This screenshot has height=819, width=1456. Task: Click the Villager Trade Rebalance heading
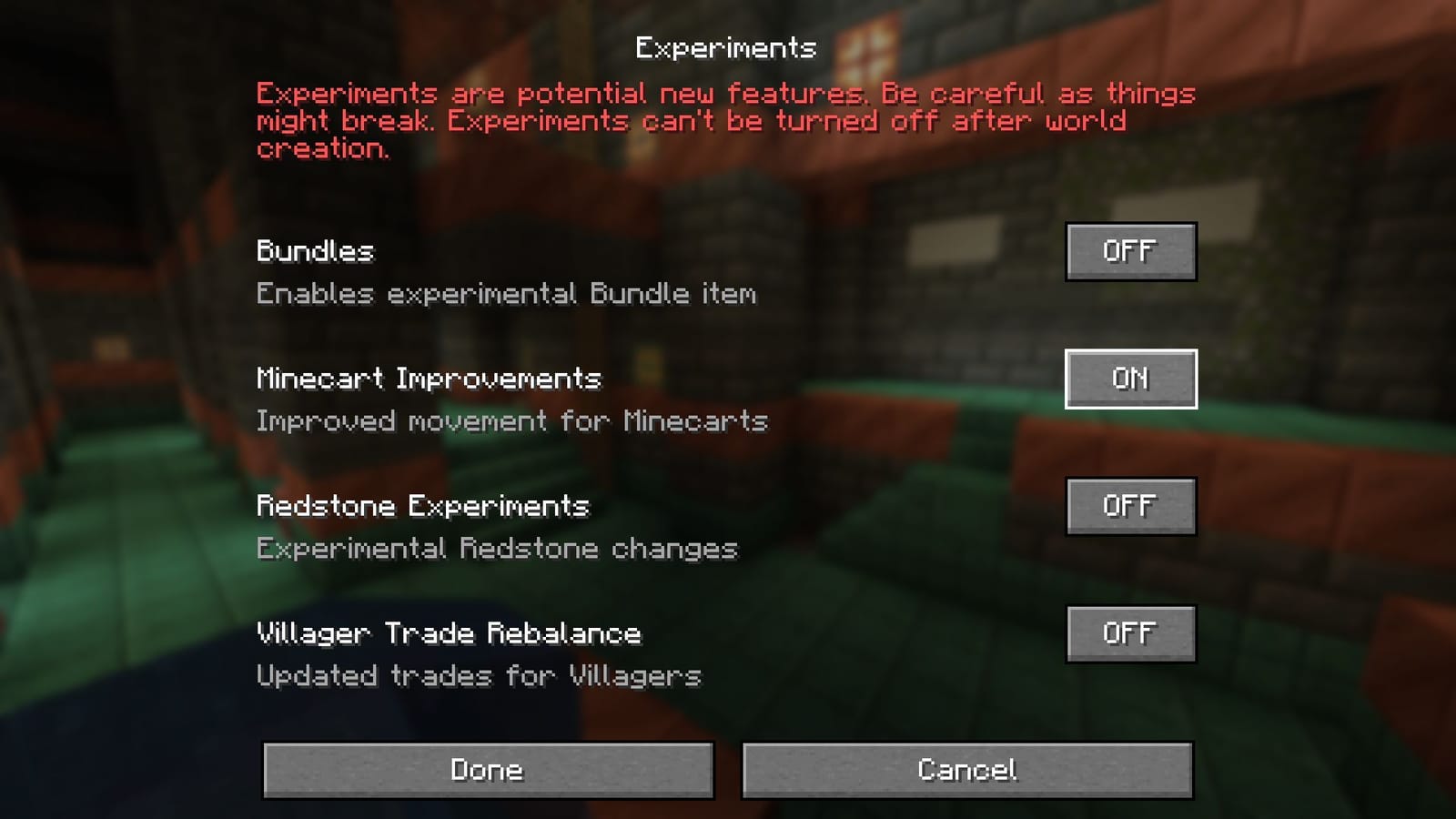449,633
